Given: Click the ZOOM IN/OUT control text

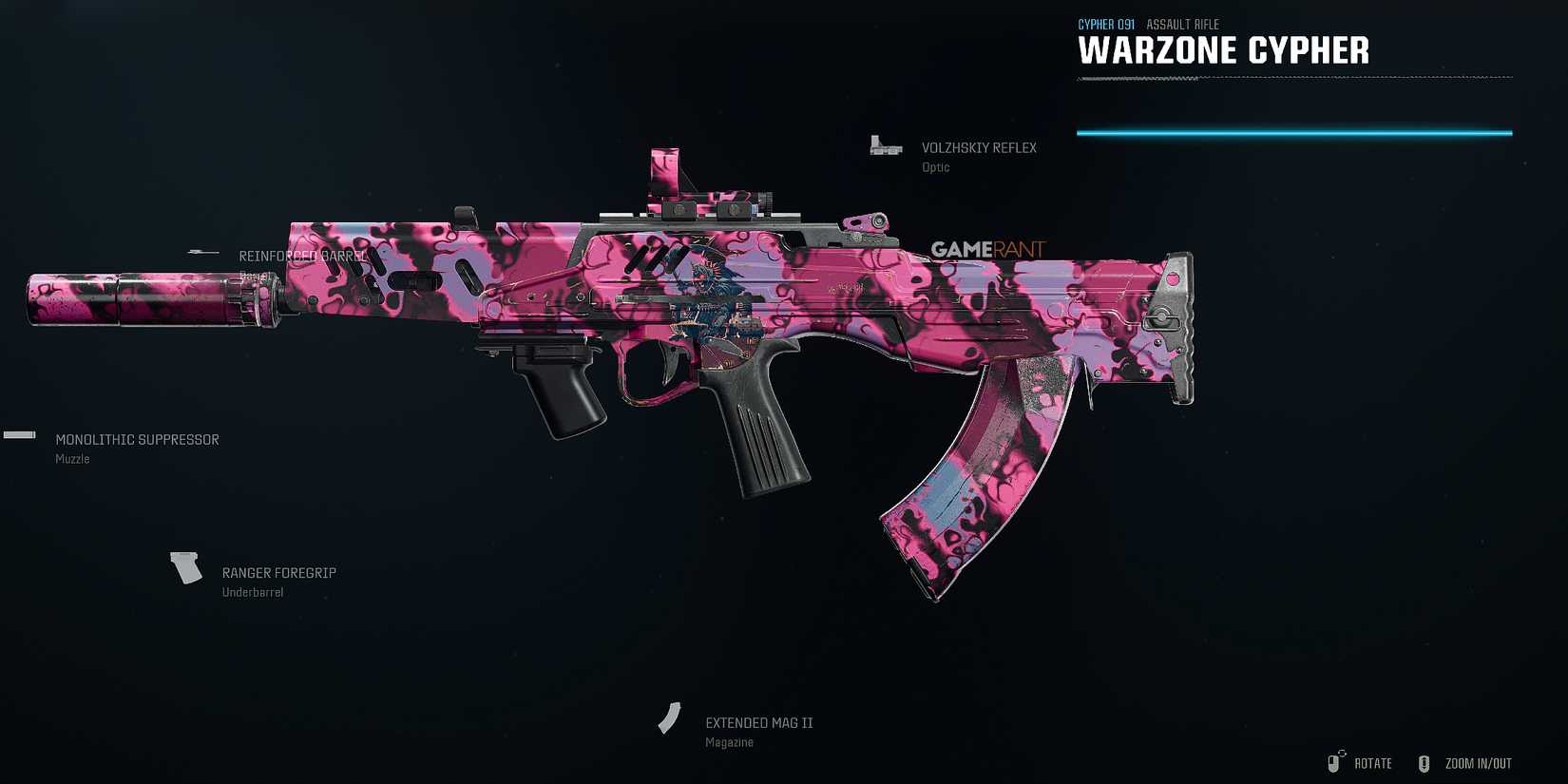Looking at the screenshot, I should click(x=1478, y=763).
